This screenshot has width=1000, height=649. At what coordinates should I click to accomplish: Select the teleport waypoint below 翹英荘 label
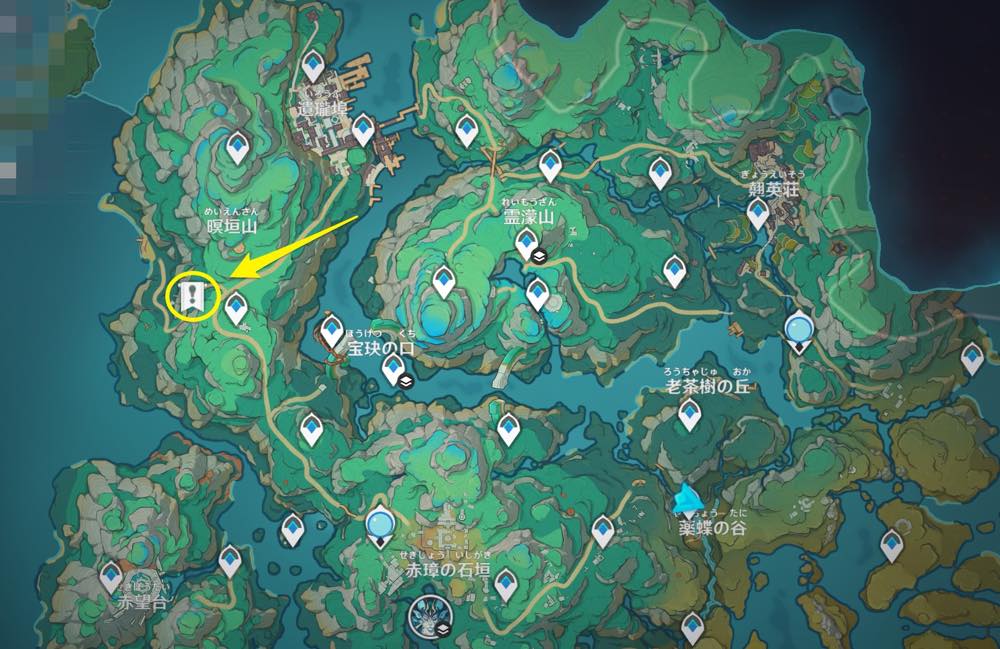[758, 213]
